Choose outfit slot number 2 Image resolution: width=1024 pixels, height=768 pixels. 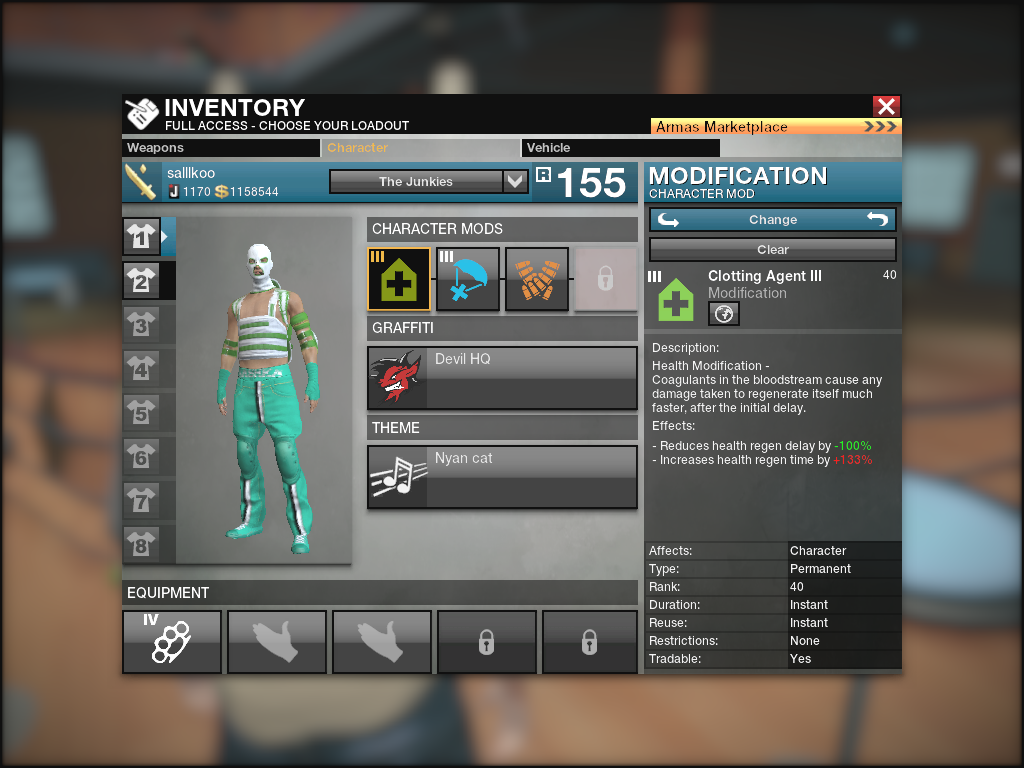(x=141, y=281)
